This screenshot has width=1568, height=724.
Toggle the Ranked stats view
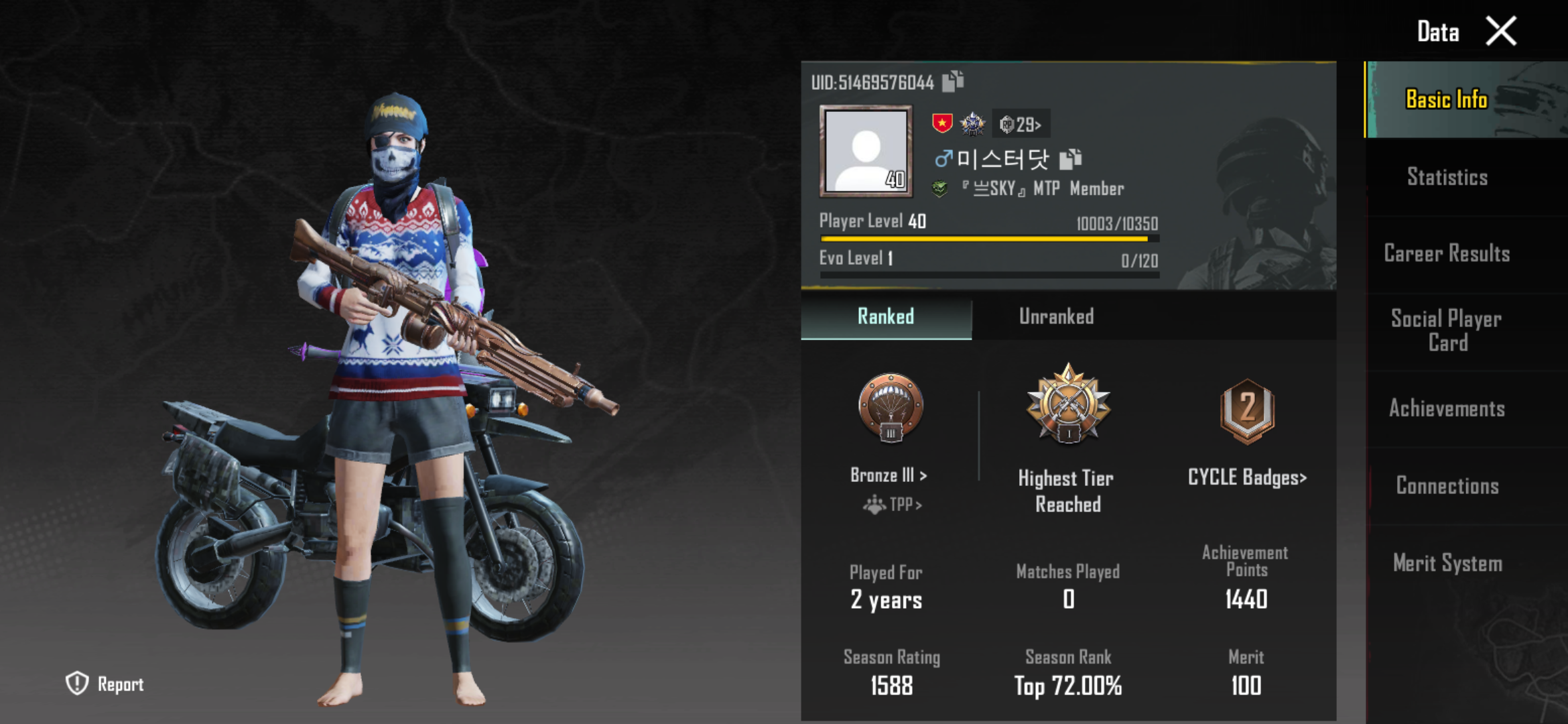coord(886,316)
